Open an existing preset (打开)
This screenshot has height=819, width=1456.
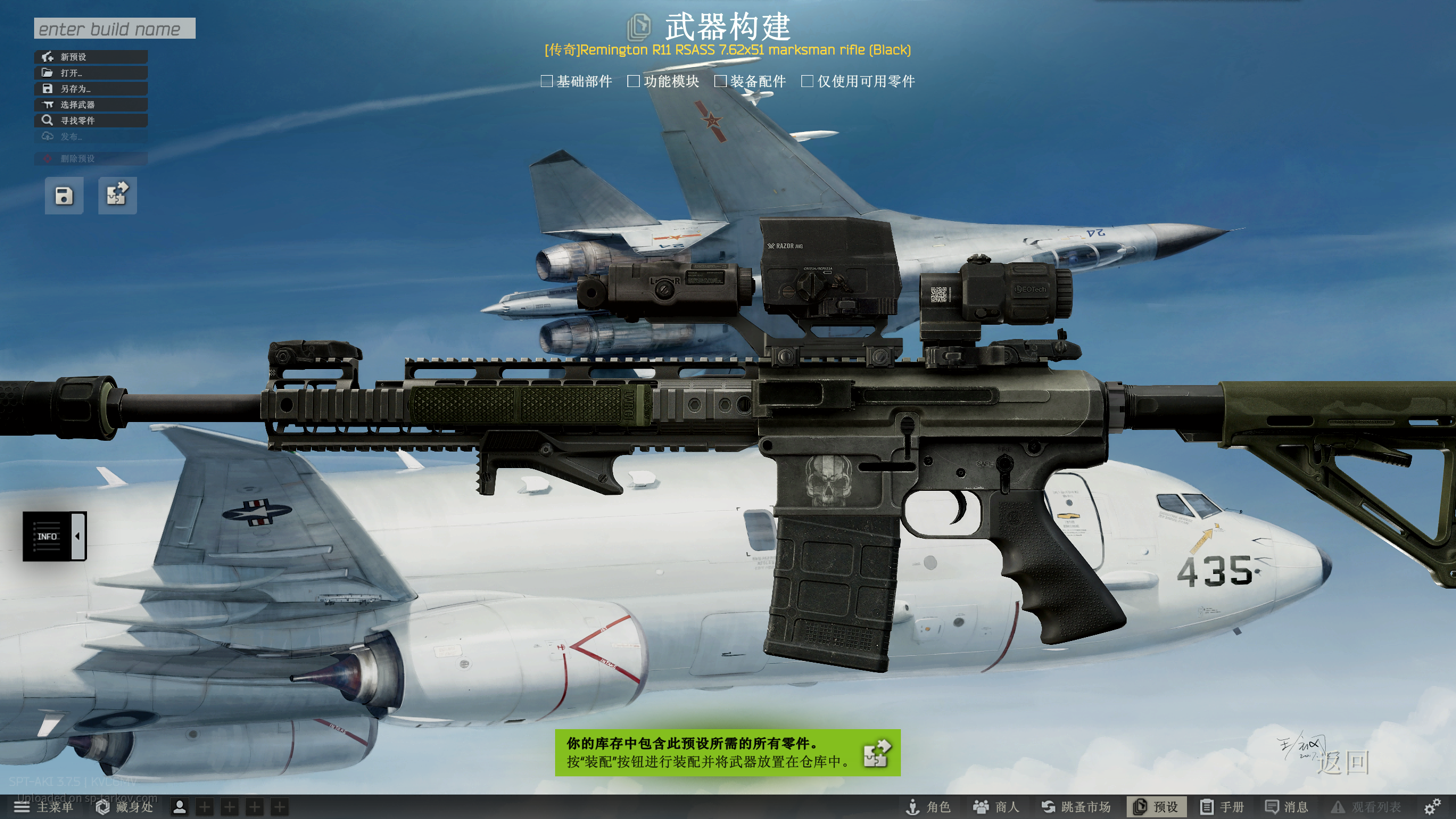(91, 73)
